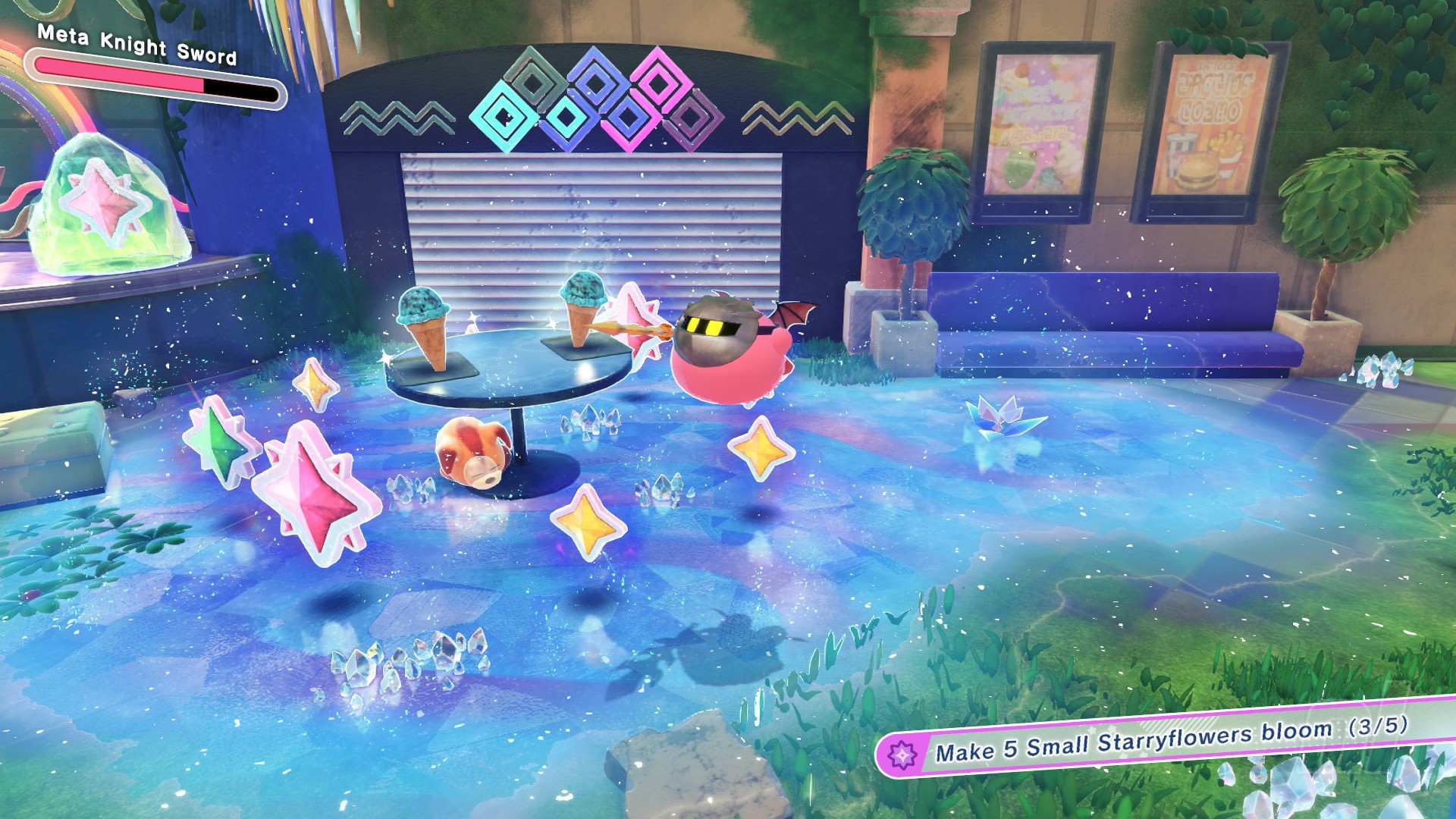Select the Small Starryflowers objective banner
The width and height of the screenshot is (1456, 819).
point(1169,739)
